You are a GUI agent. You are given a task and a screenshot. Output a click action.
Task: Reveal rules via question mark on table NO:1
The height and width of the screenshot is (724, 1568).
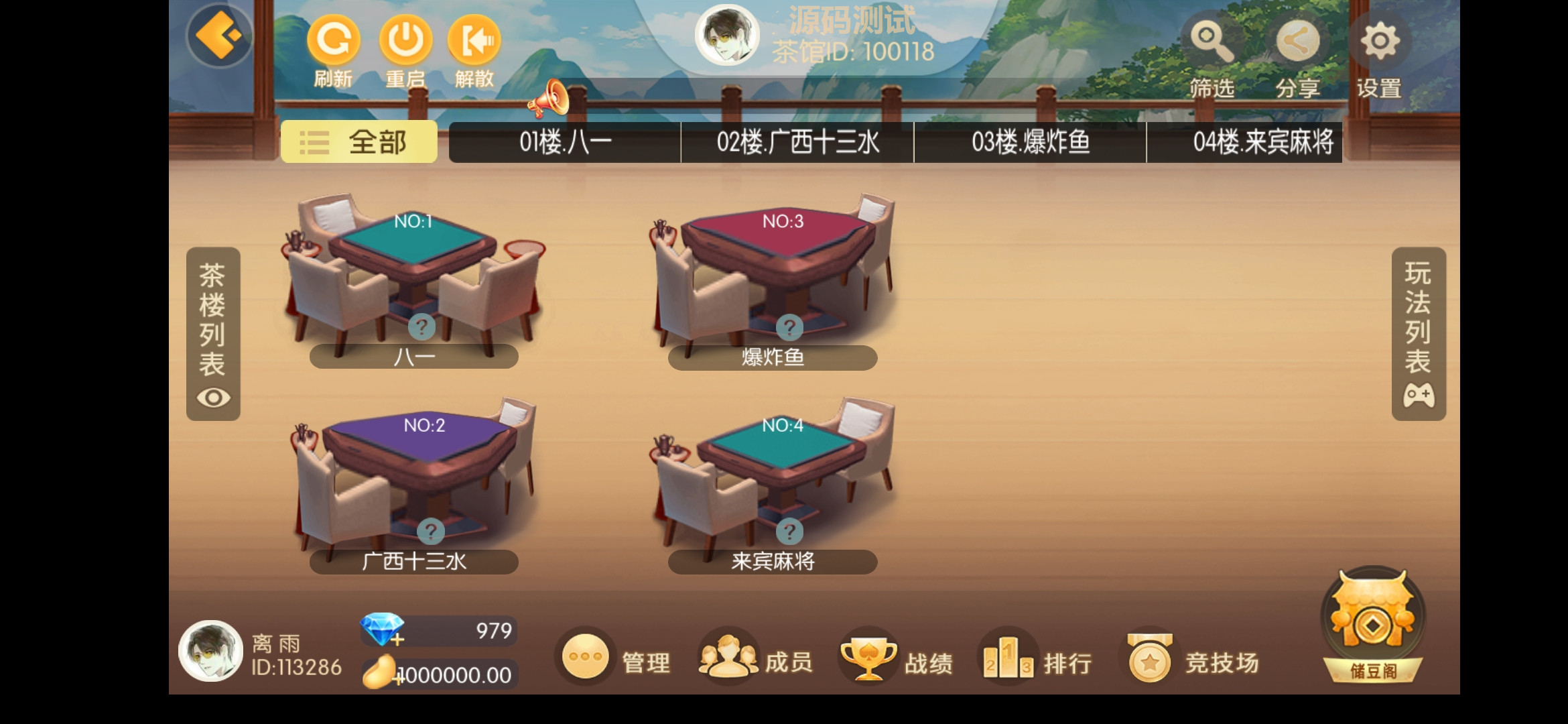pyautogui.click(x=423, y=326)
